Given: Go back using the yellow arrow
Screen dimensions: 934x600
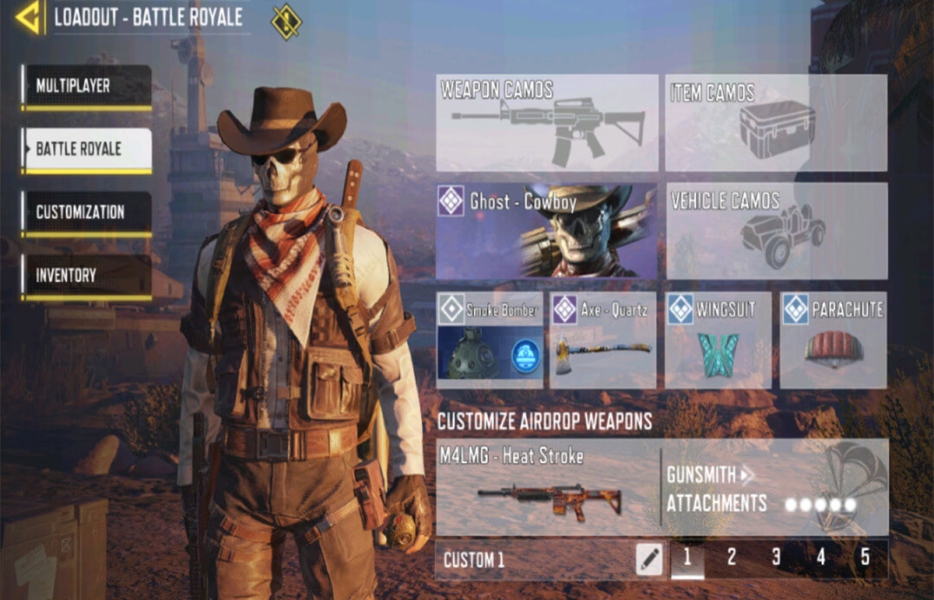Looking at the screenshot, I should [27, 17].
